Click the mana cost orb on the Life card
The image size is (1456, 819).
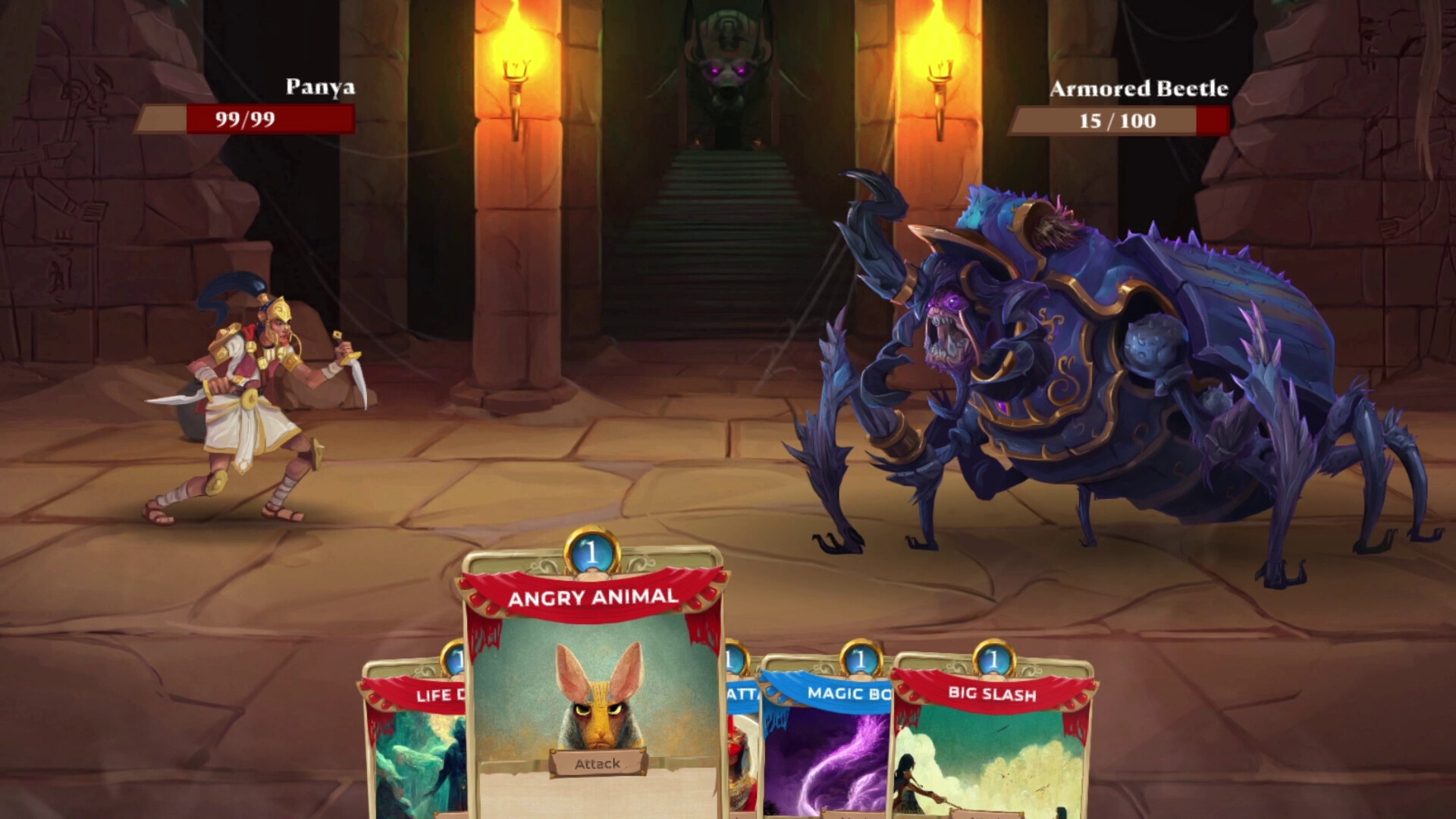pyautogui.click(x=454, y=660)
